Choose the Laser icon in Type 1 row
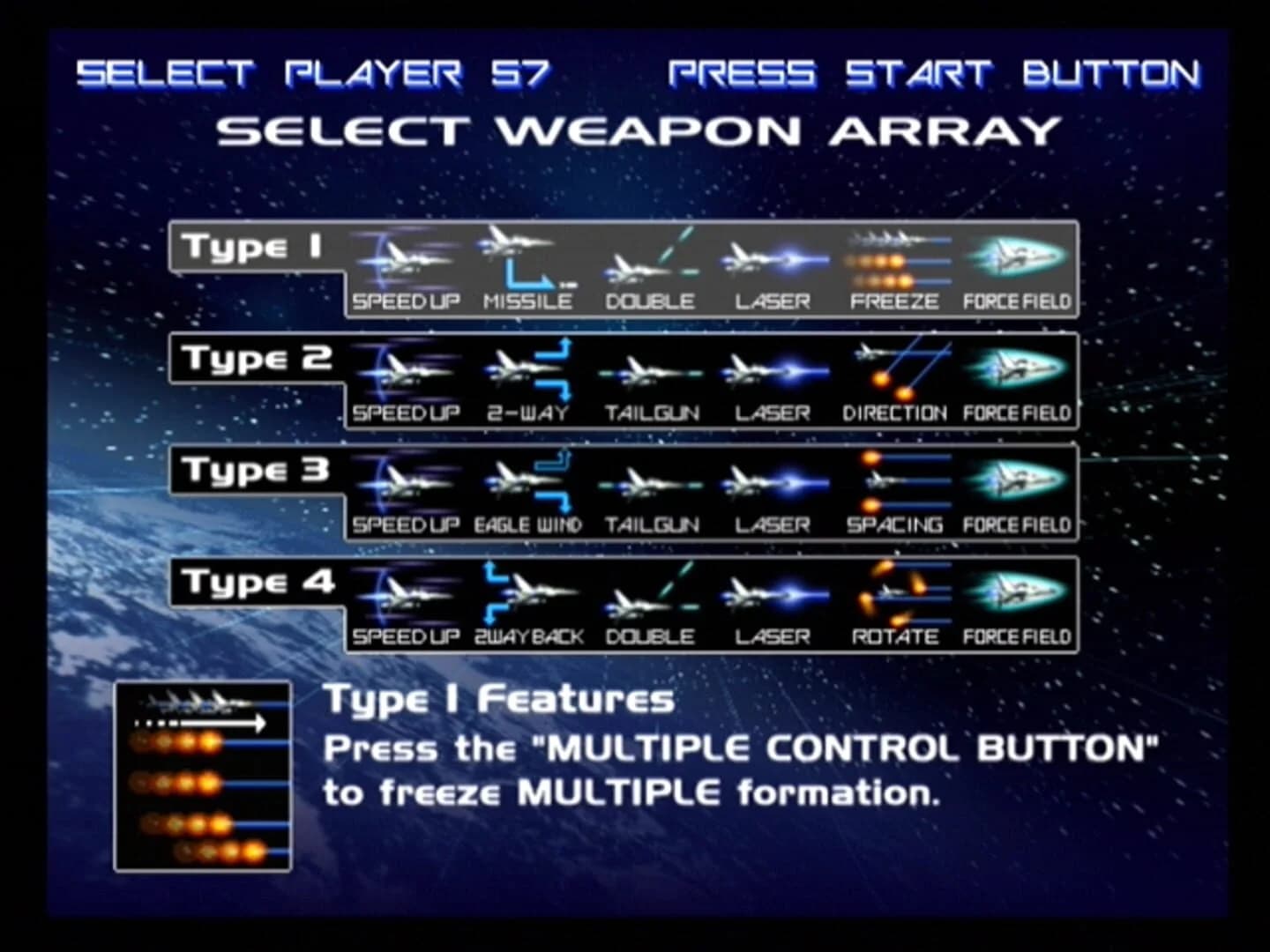1270x952 pixels. (774, 260)
